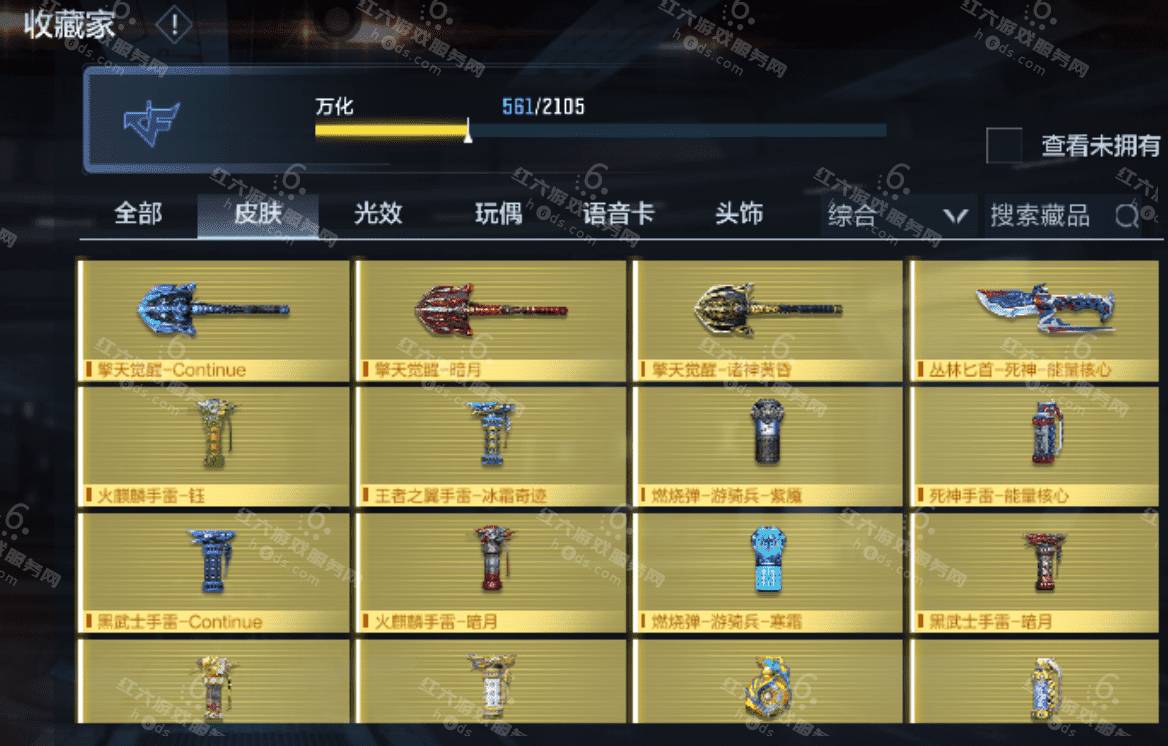Select the 擎天觉醒-Continue shovel skin

coord(214,320)
